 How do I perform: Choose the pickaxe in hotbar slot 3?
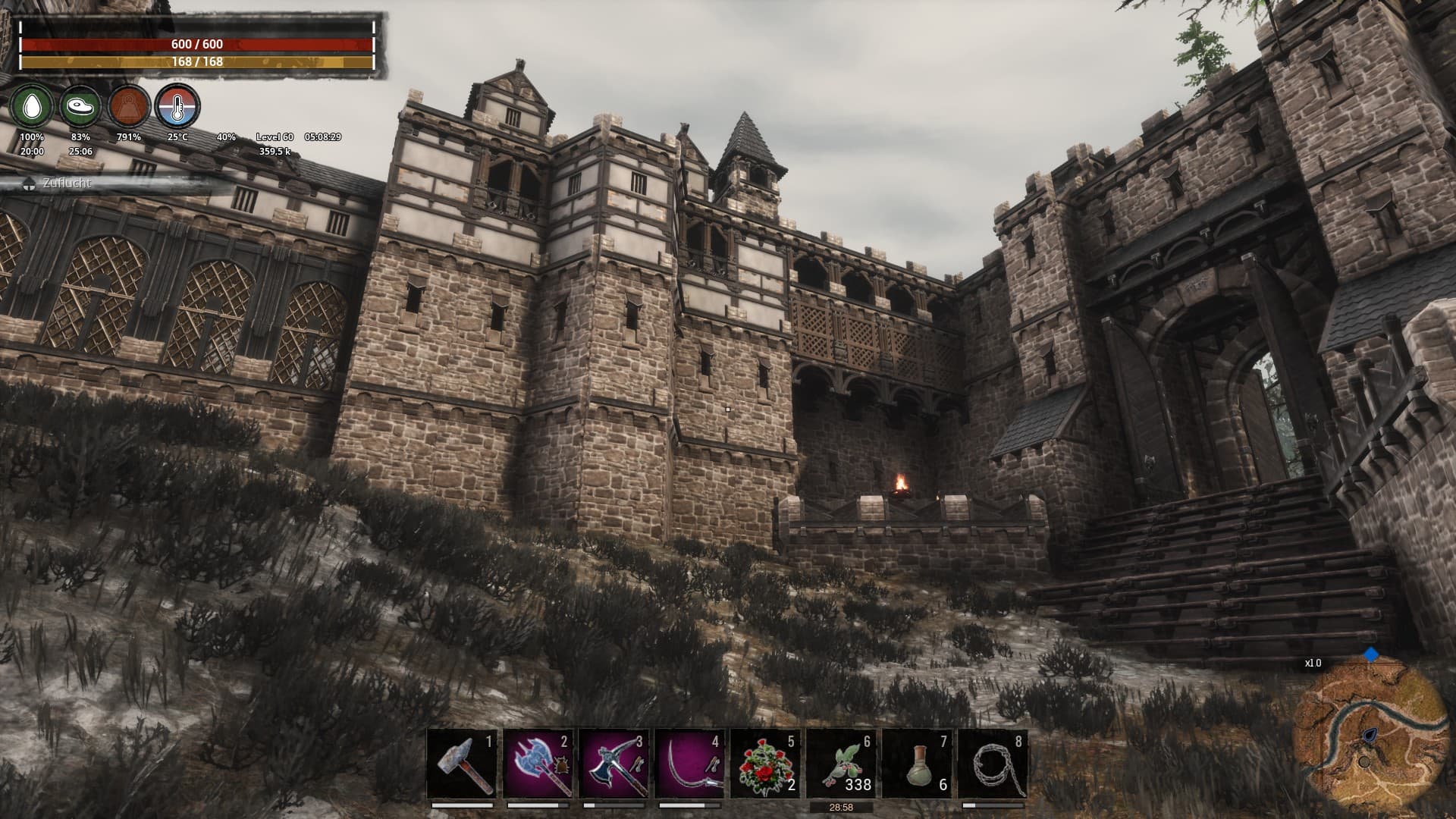click(x=614, y=763)
